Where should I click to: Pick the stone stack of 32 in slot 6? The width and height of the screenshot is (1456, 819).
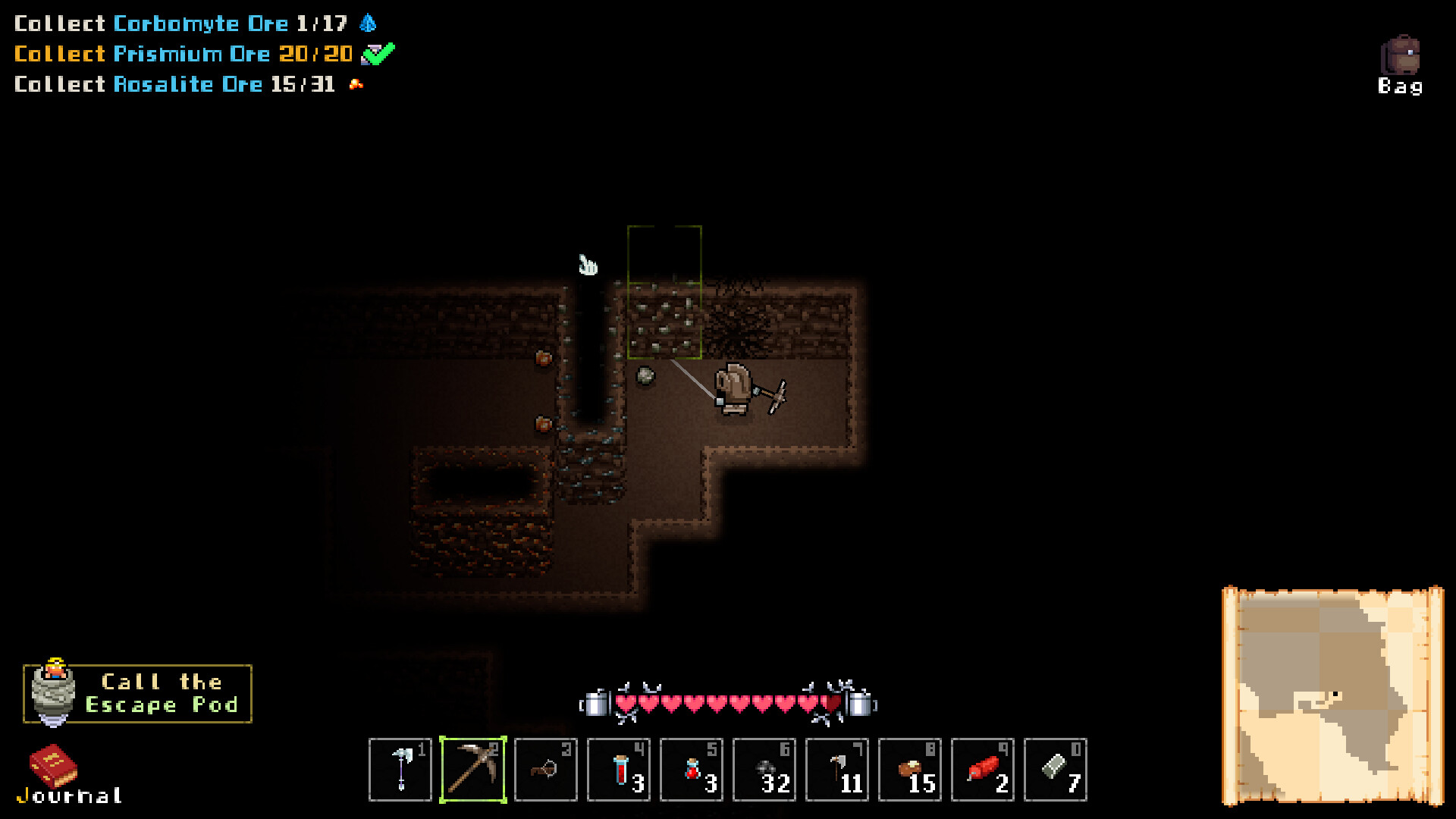(x=764, y=770)
